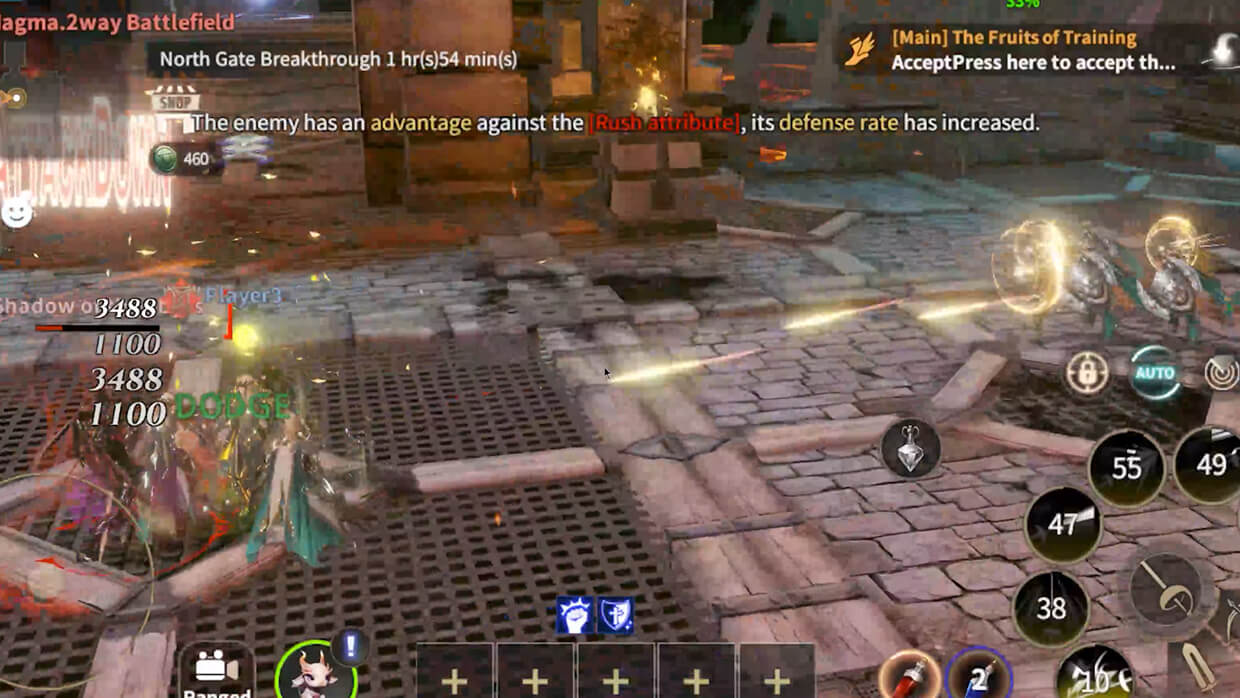Screen dimensions: 1240x698
Task: Switch the Ranged camera view button
Action: pos(216,672)
